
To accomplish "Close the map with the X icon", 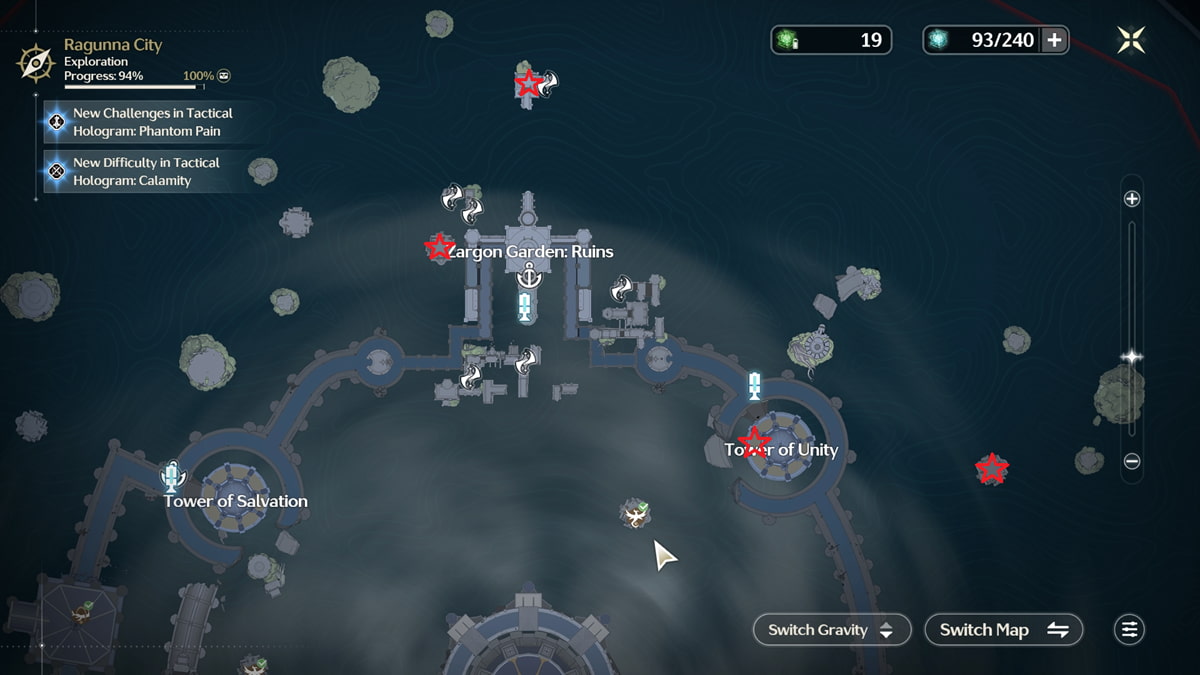I will 1132,40.
